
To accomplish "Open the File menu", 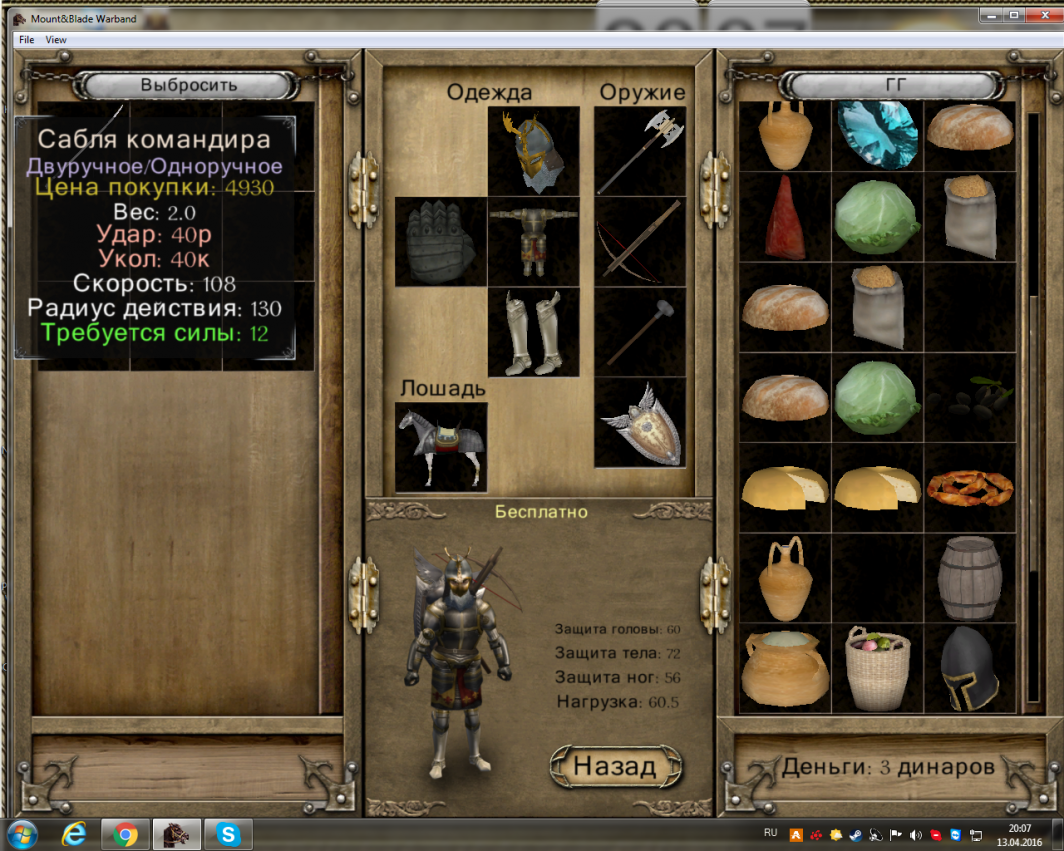I will (x=26, y=40).
